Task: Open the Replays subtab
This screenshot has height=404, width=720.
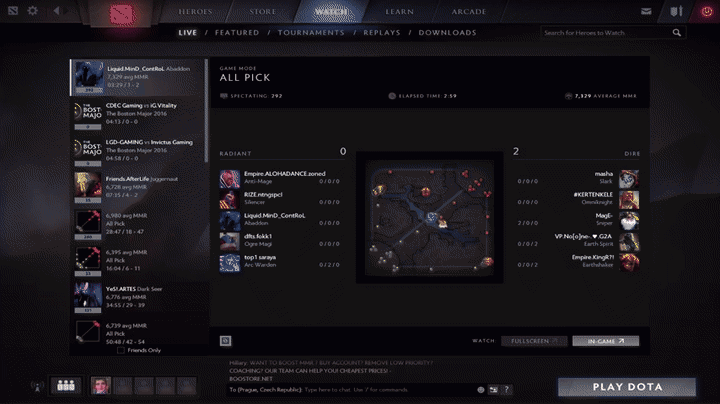Action: point(380,32)
